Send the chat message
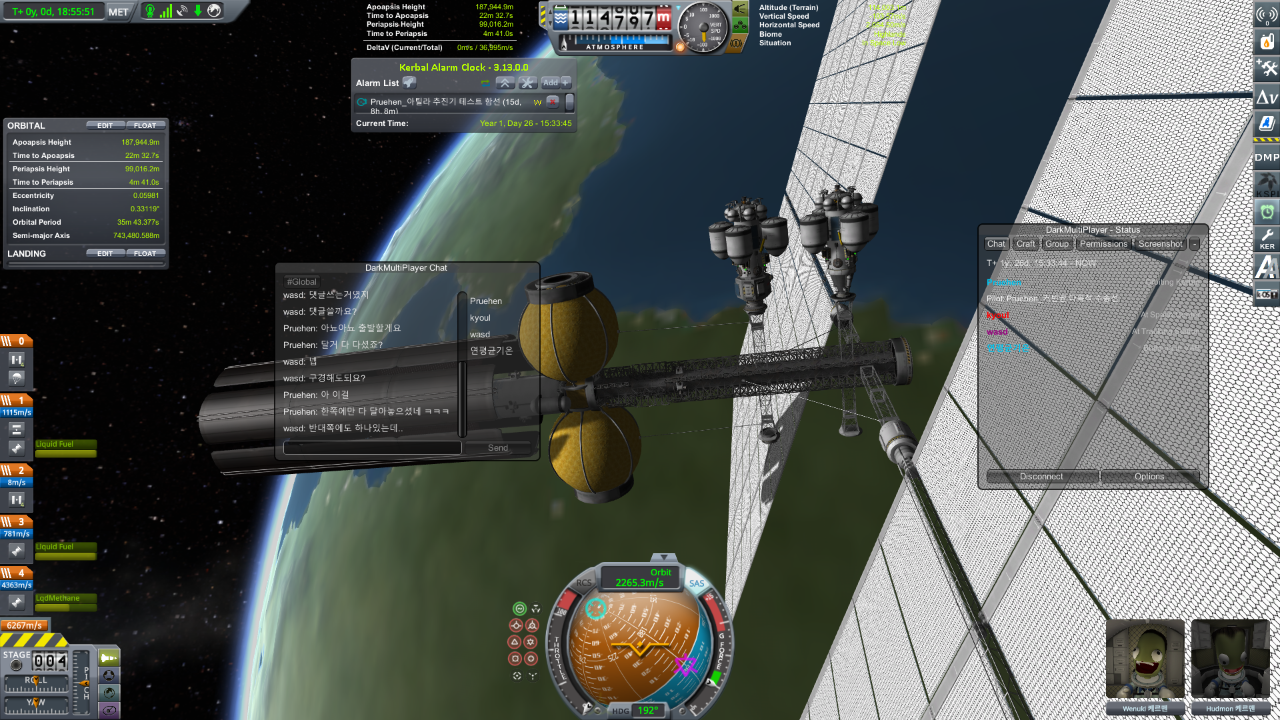The width and height of the screenshot is (1280, 720). pos(498,448)
